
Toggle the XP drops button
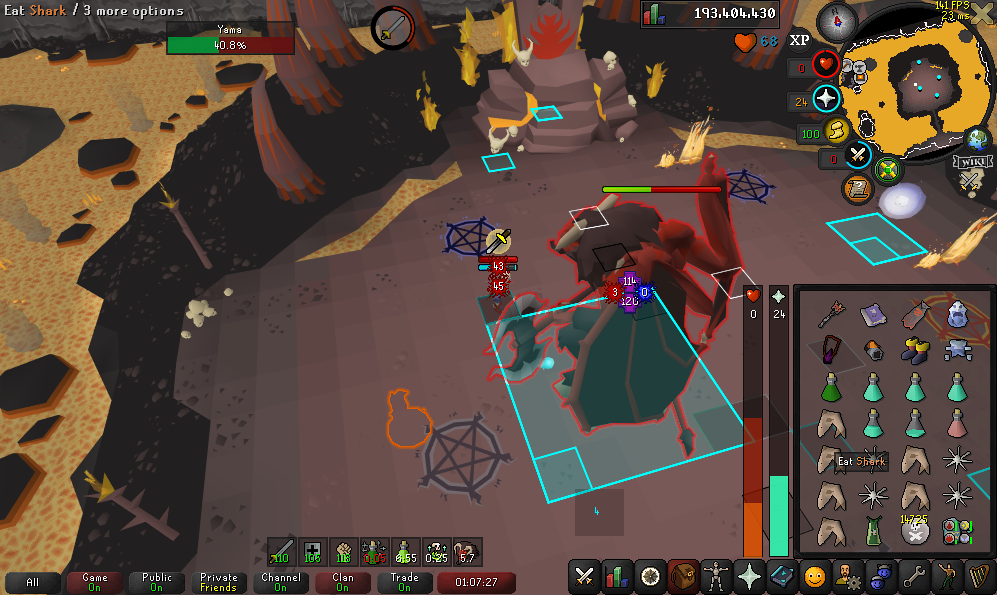[x=799, y=41]
